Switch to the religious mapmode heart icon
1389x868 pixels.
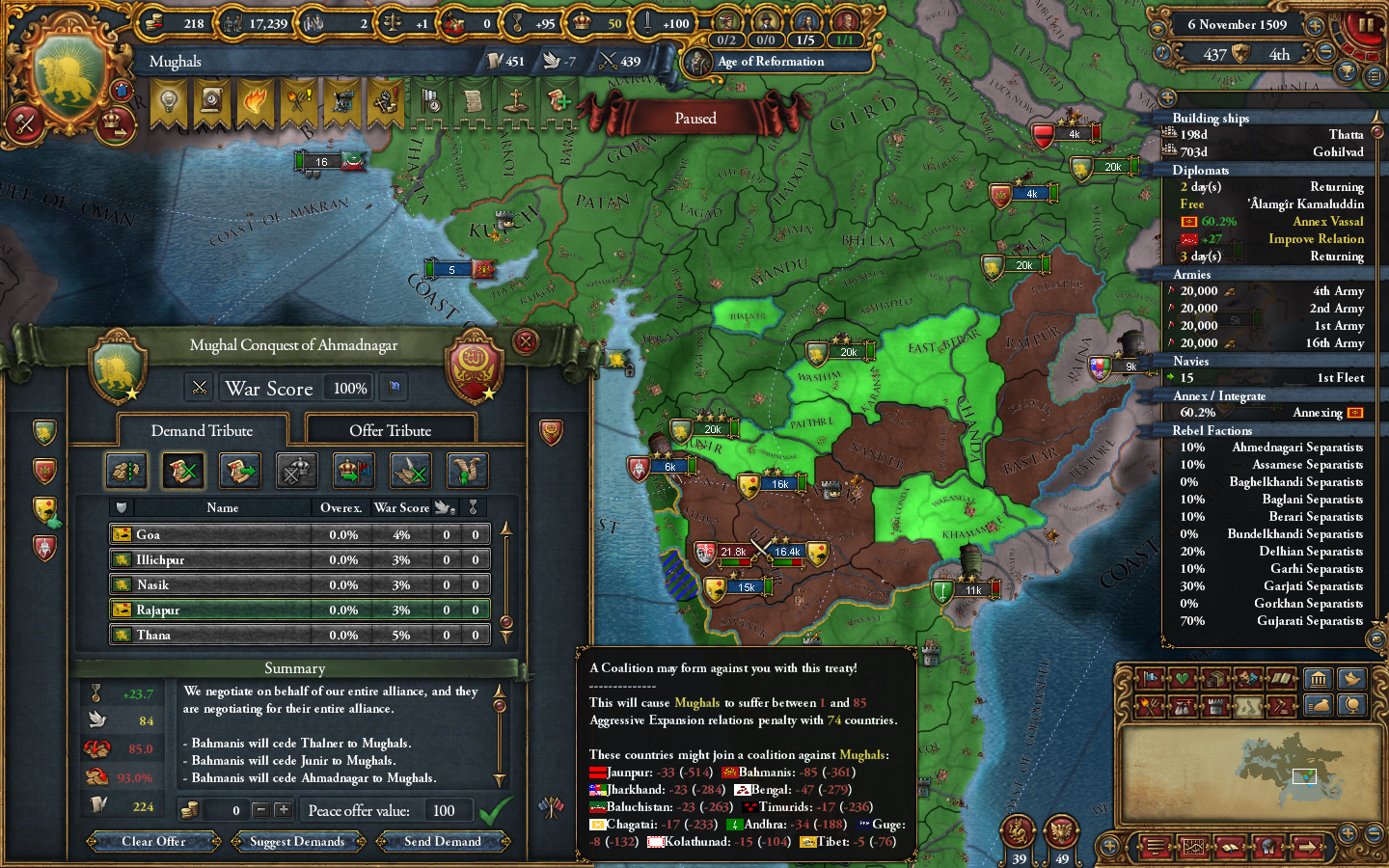point(1184,679)
